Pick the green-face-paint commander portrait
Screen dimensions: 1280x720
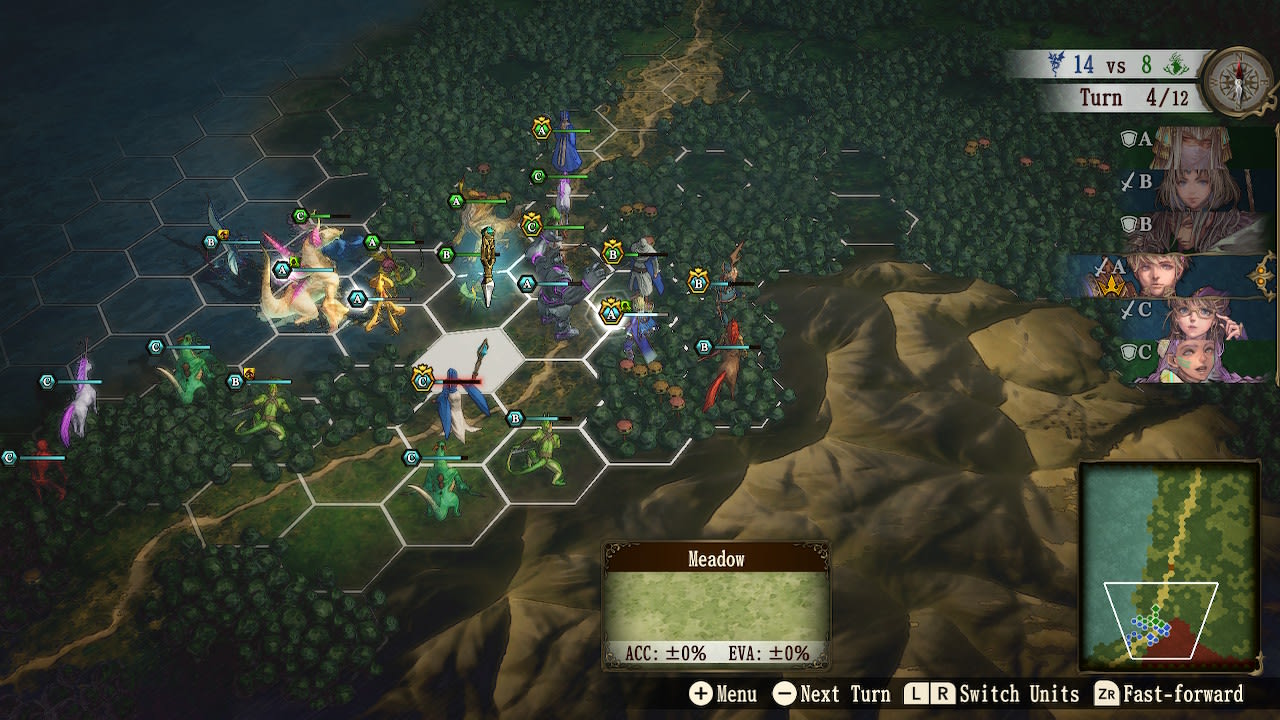1195,360
